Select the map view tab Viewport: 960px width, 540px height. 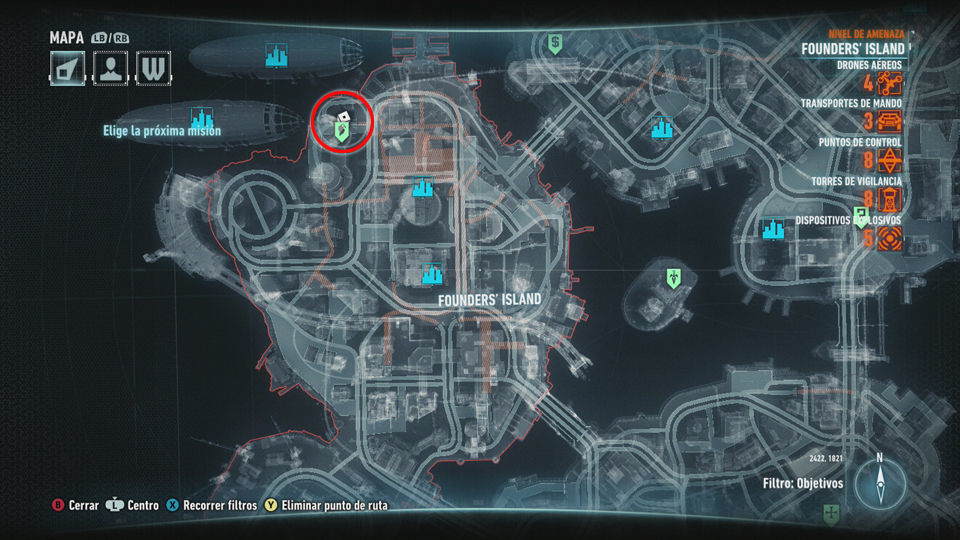[66, 68]
